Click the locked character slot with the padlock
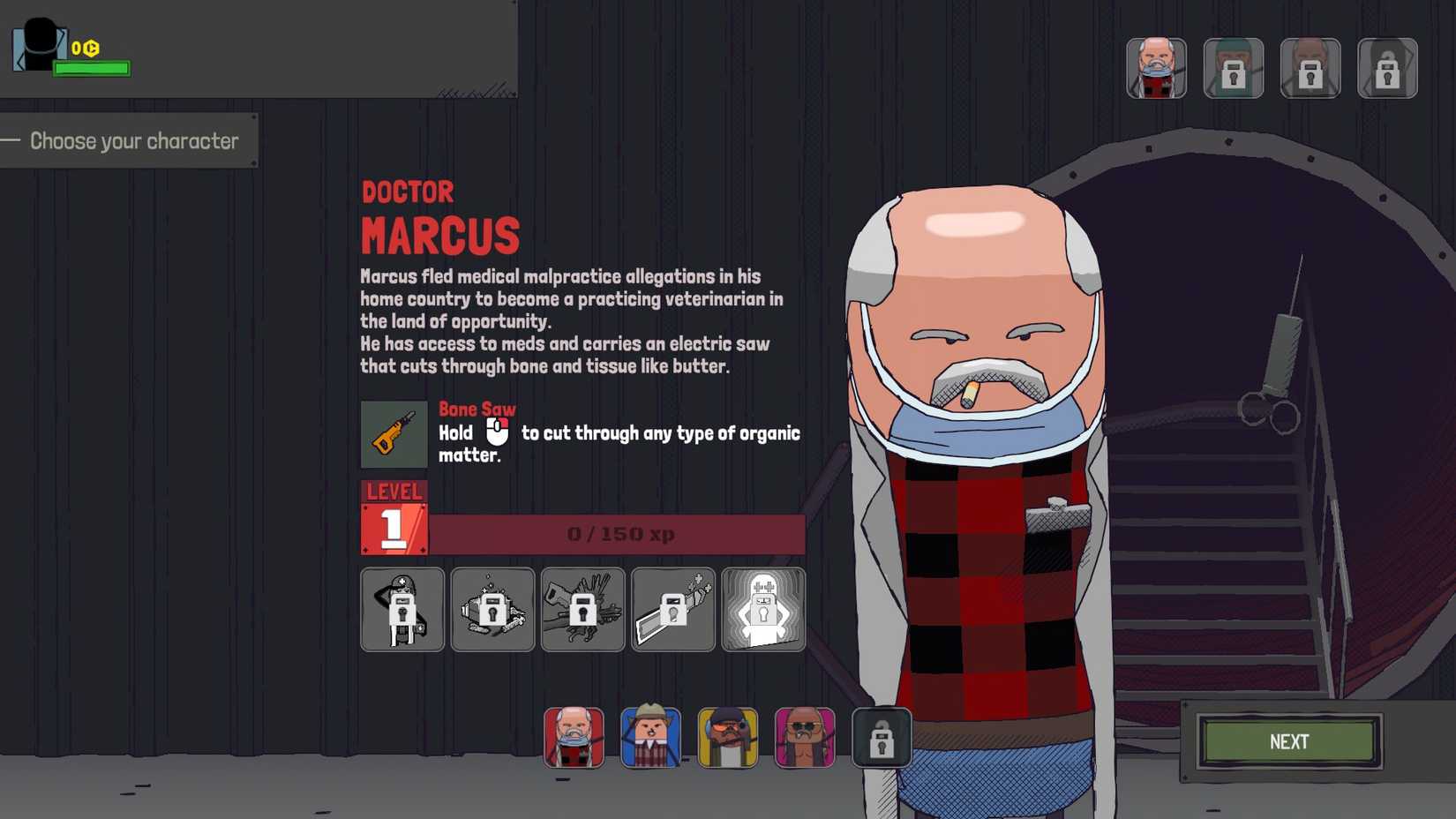 click(x=882, y=738)
